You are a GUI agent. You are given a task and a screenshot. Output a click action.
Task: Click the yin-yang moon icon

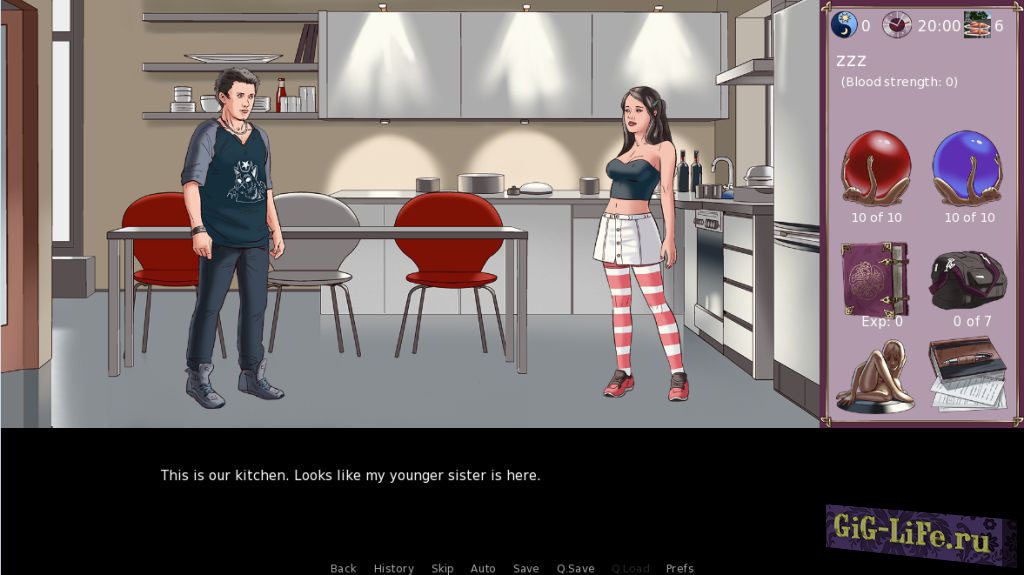coord(843,25)
